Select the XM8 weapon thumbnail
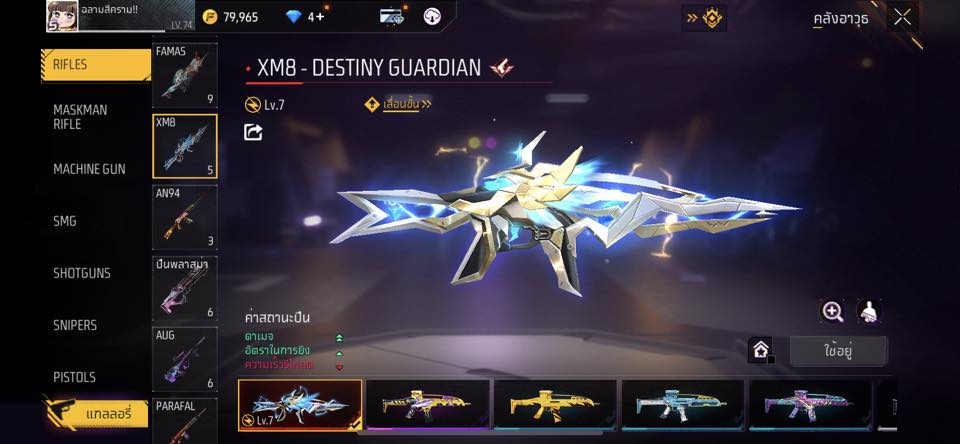This screenshot has width=960, height=444. (x=184, y=147)
